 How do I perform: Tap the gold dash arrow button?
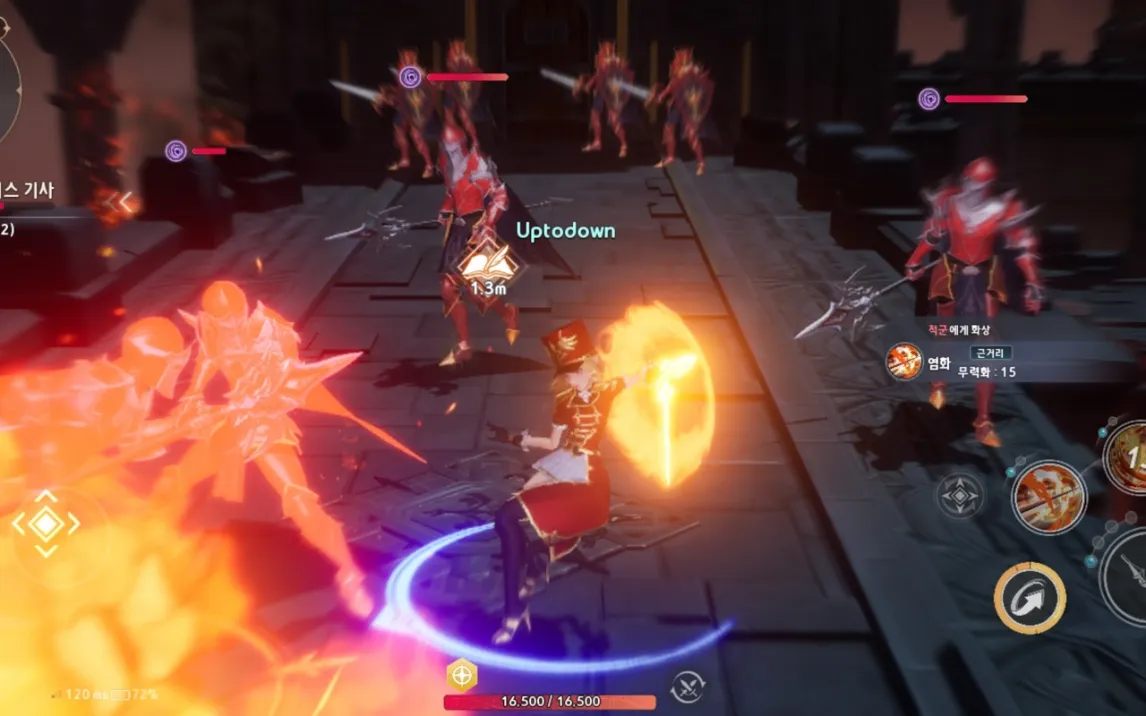(x=1029, y=598)
